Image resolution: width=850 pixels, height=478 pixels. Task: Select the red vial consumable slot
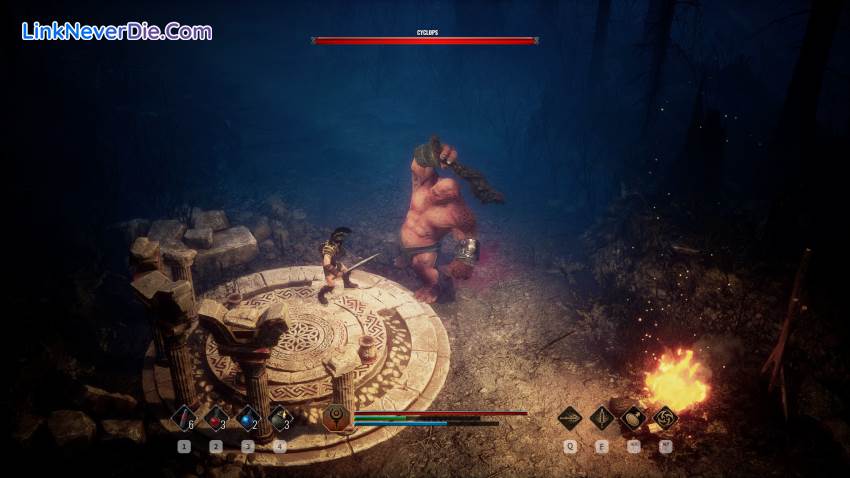(x=184, y=418)
